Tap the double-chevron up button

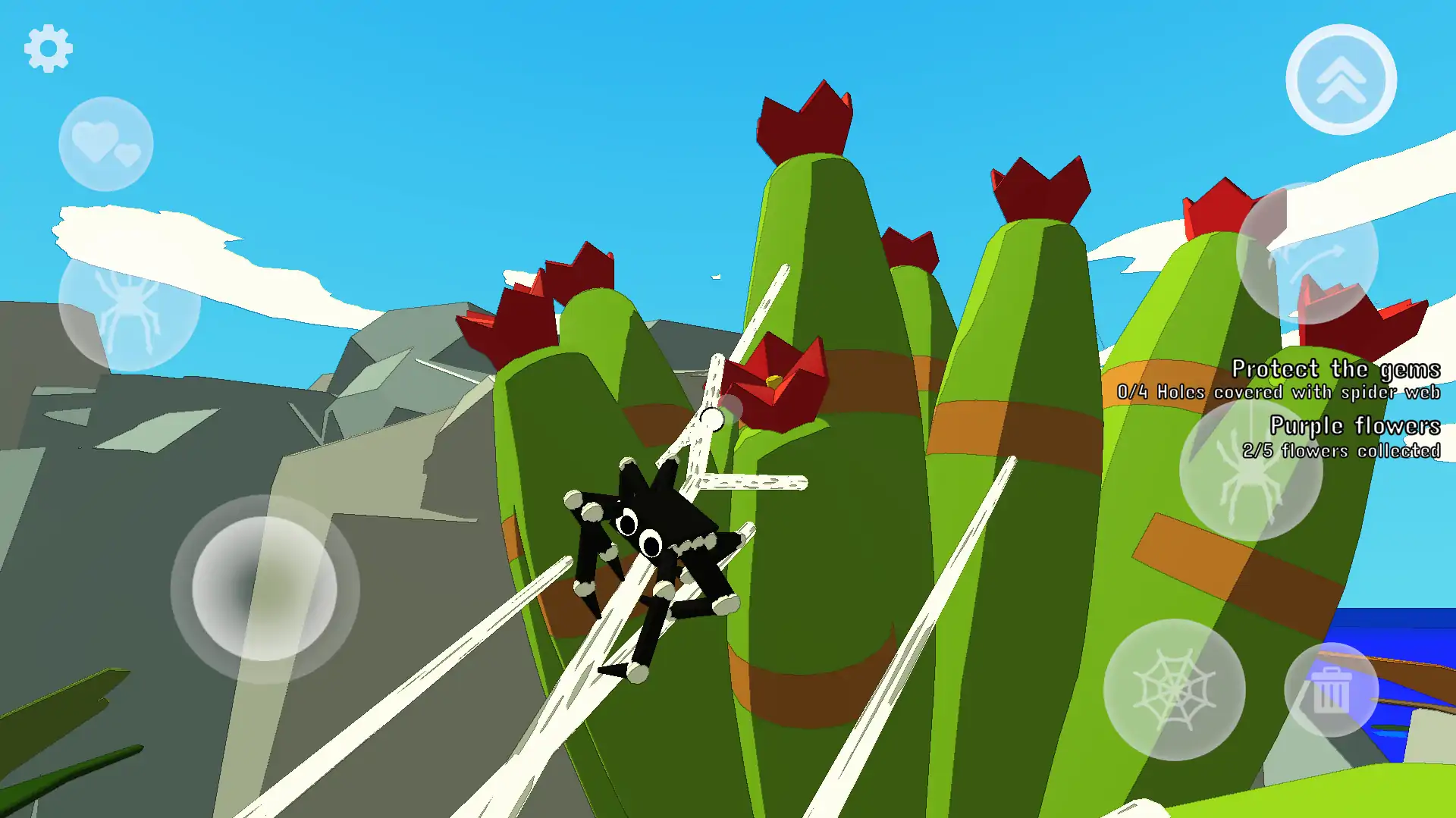(1341, 80)
